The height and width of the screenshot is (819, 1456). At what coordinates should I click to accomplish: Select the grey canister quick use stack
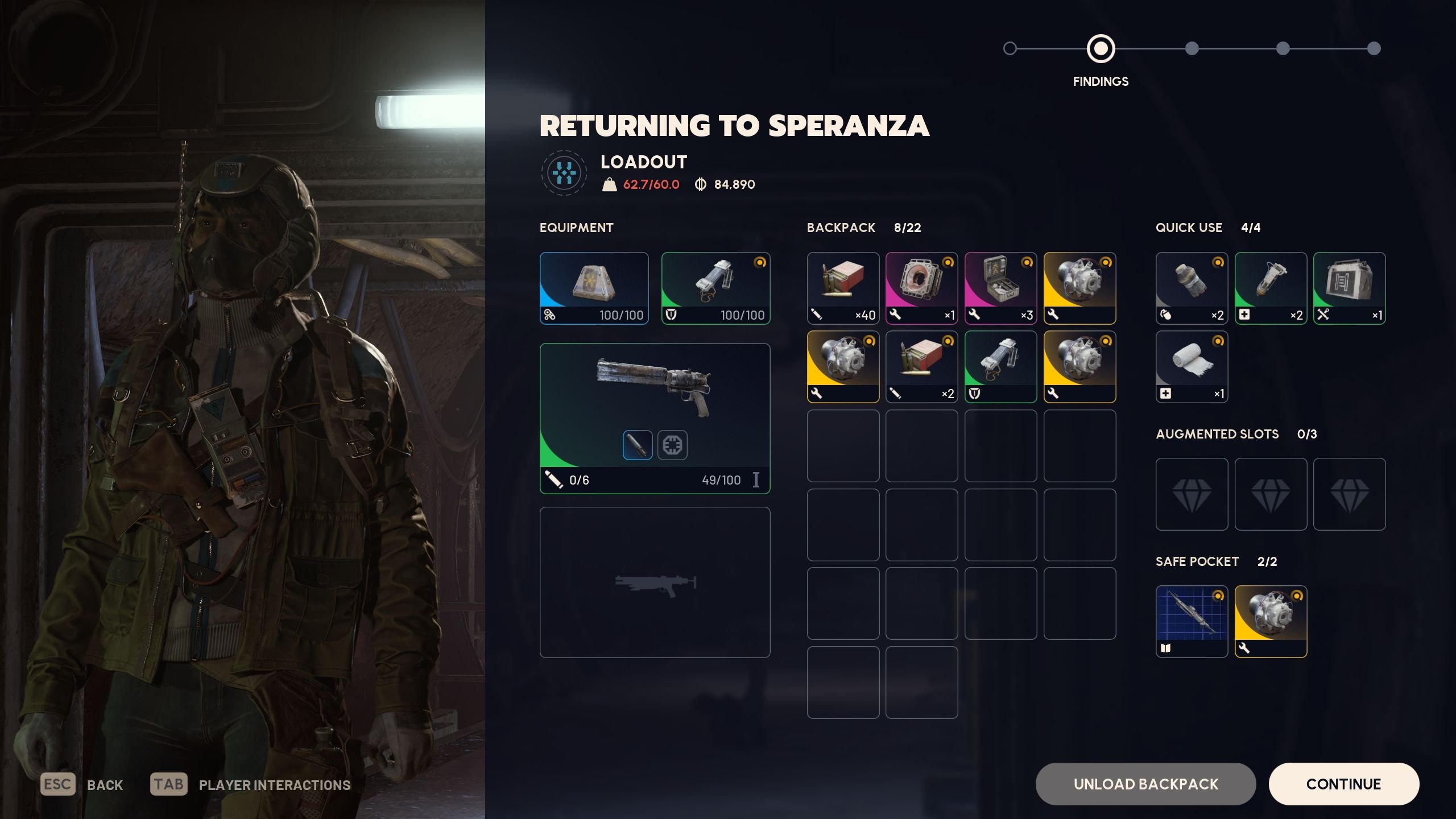[x=1192, y=288]
